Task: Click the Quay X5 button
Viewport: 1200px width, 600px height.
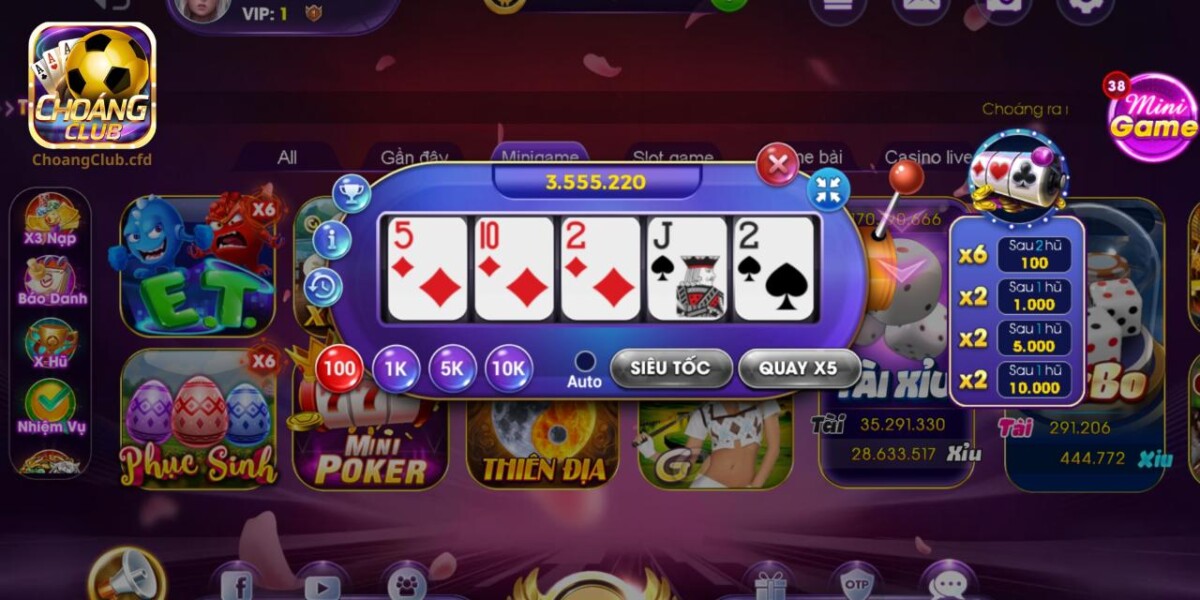Action: pos(798,368)
